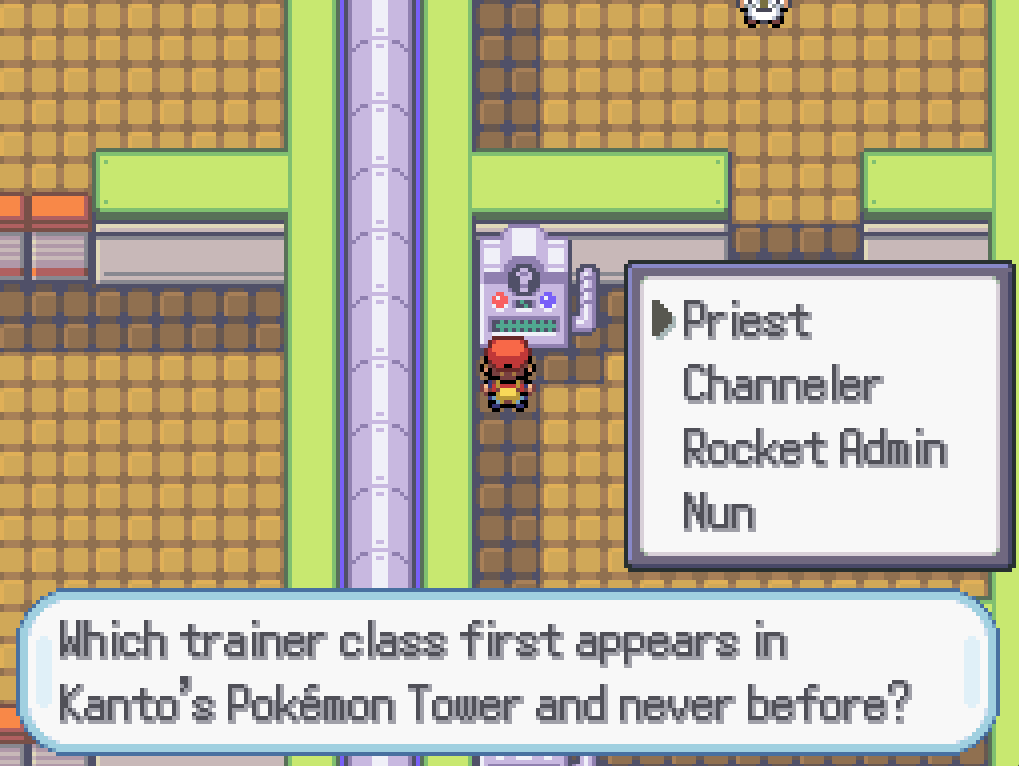Answer with the Nun option
The height and width of the screenshot is (766, 1019).
point(718,512)
